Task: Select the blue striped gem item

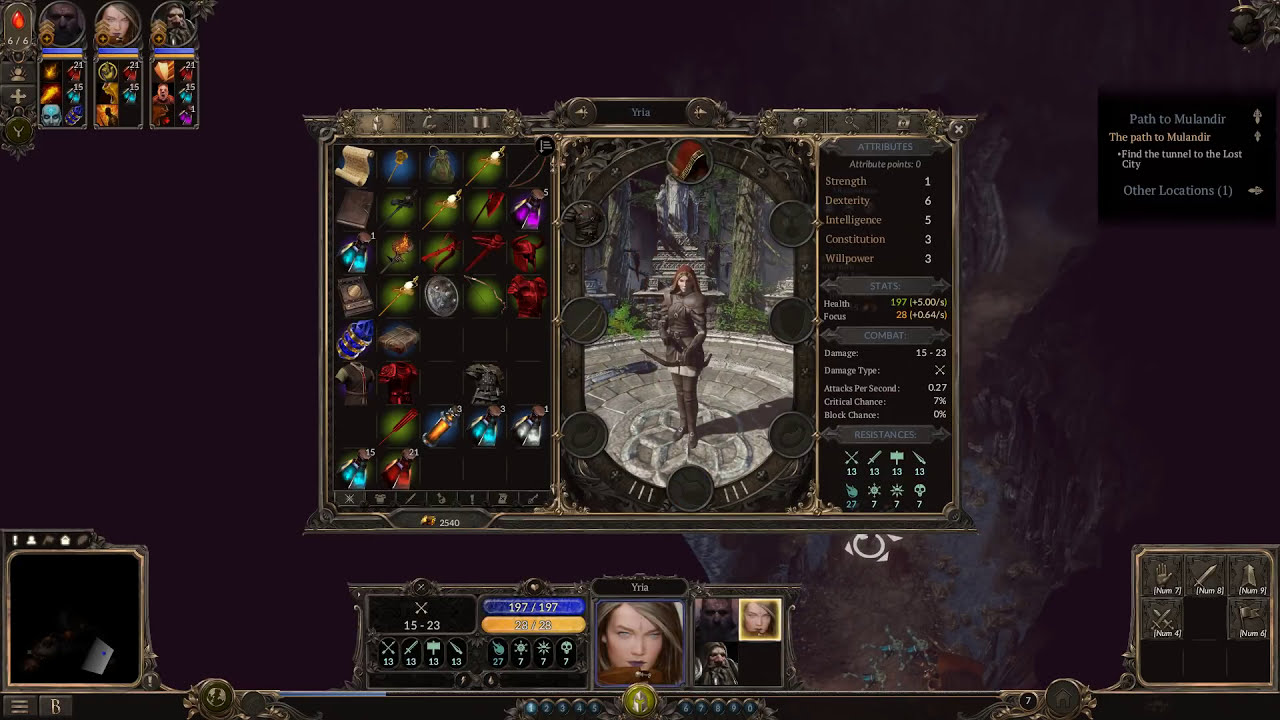Action: (355, 340)
